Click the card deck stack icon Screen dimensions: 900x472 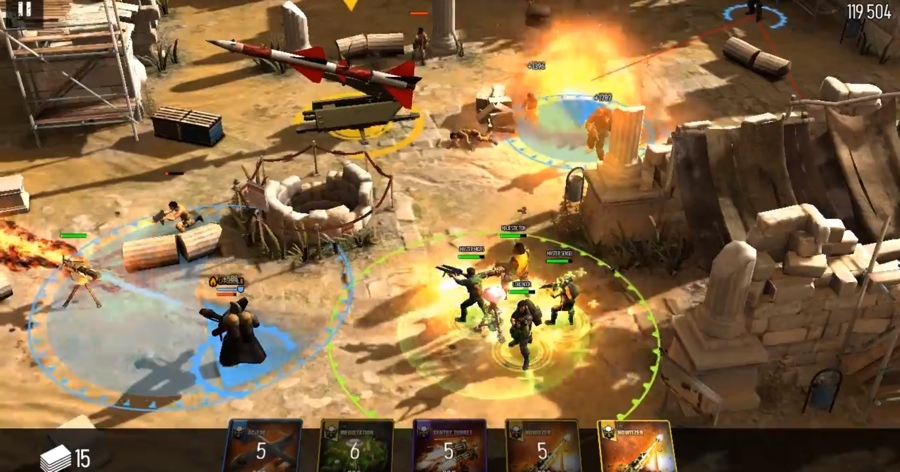(56, 457)
